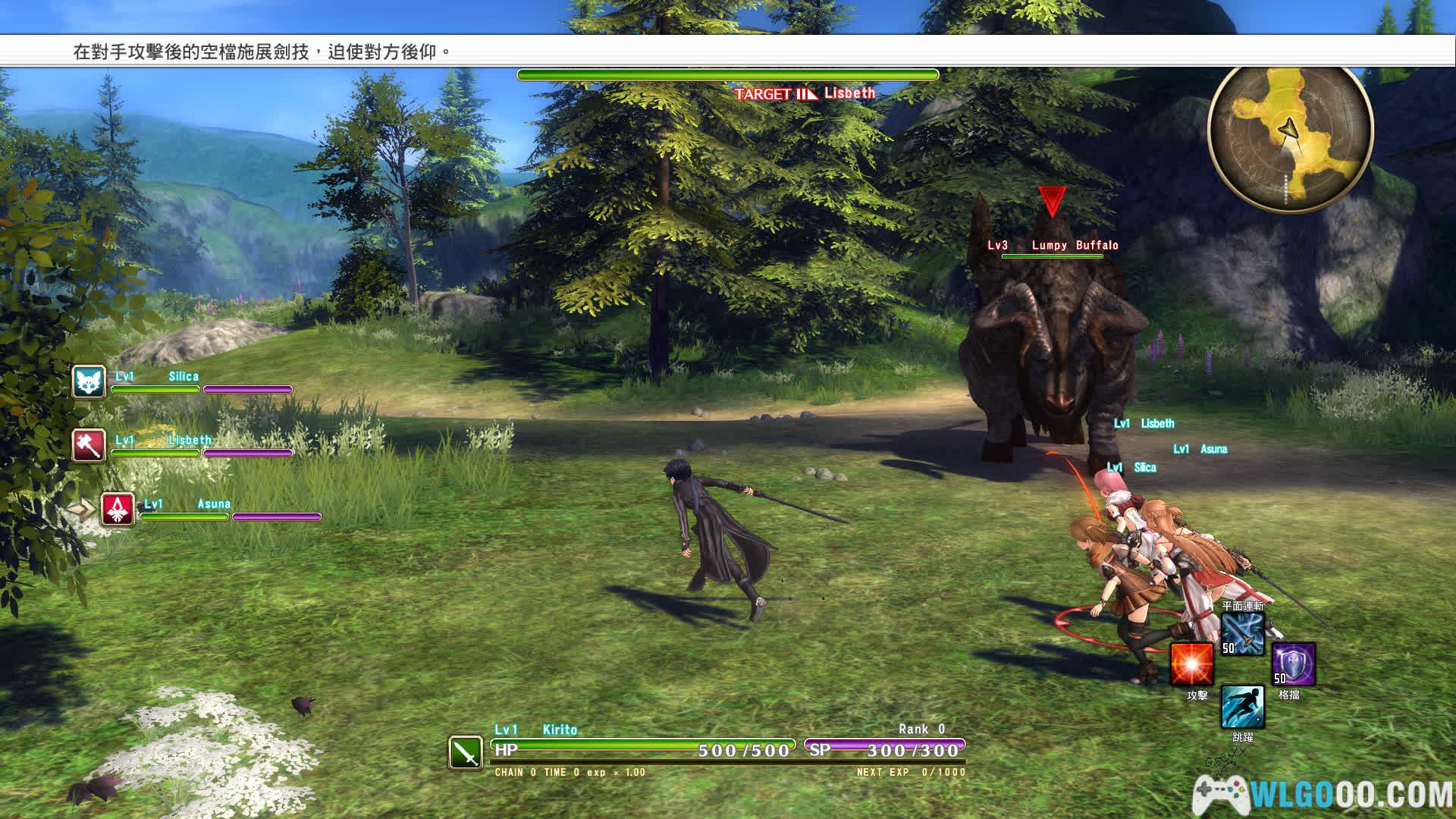Select Lisbeth's hammer portrait icon
This screenshot has width=1456, height=819.
[89, 445]
